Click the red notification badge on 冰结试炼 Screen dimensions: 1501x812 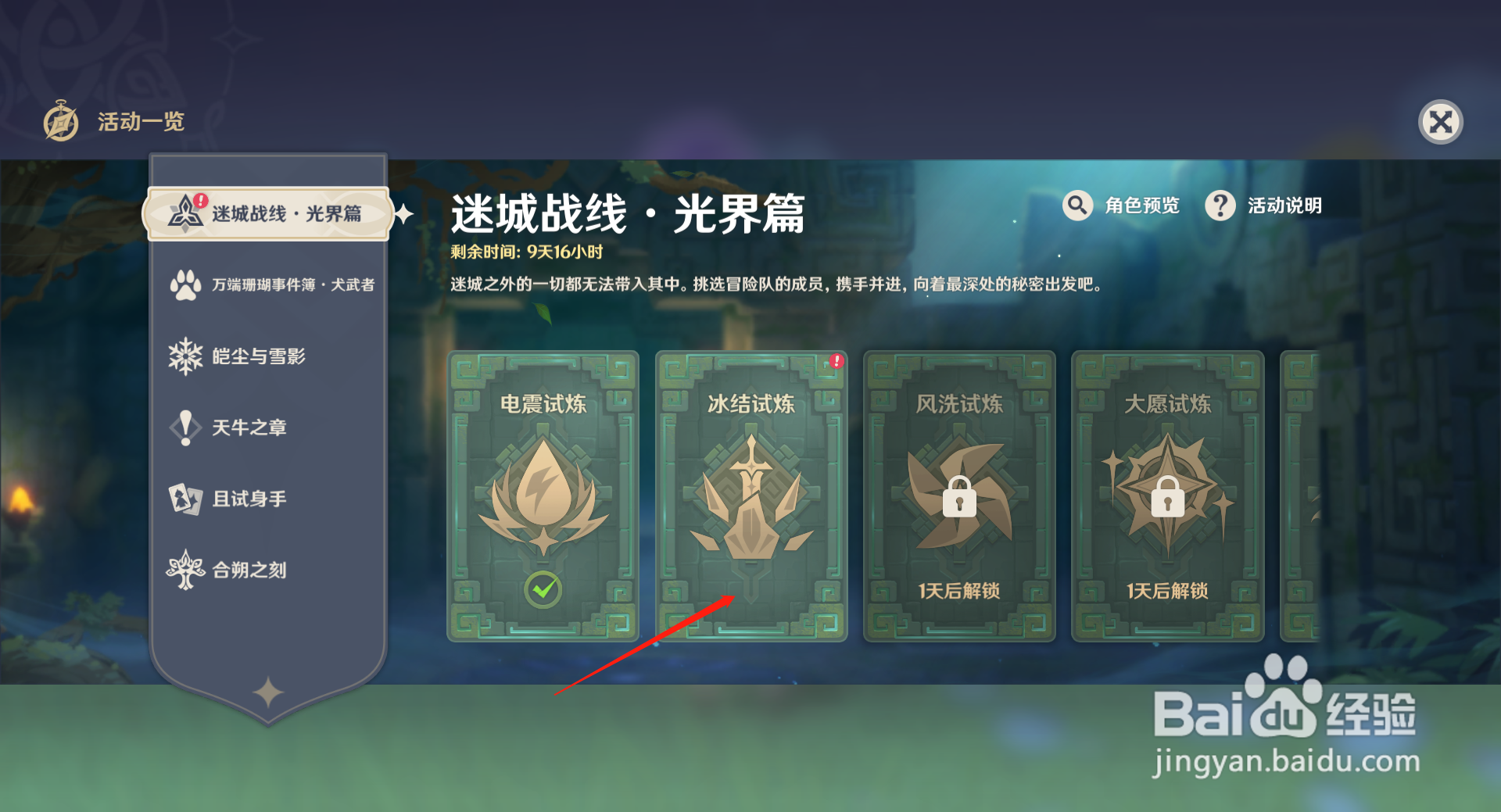point(836,361)
